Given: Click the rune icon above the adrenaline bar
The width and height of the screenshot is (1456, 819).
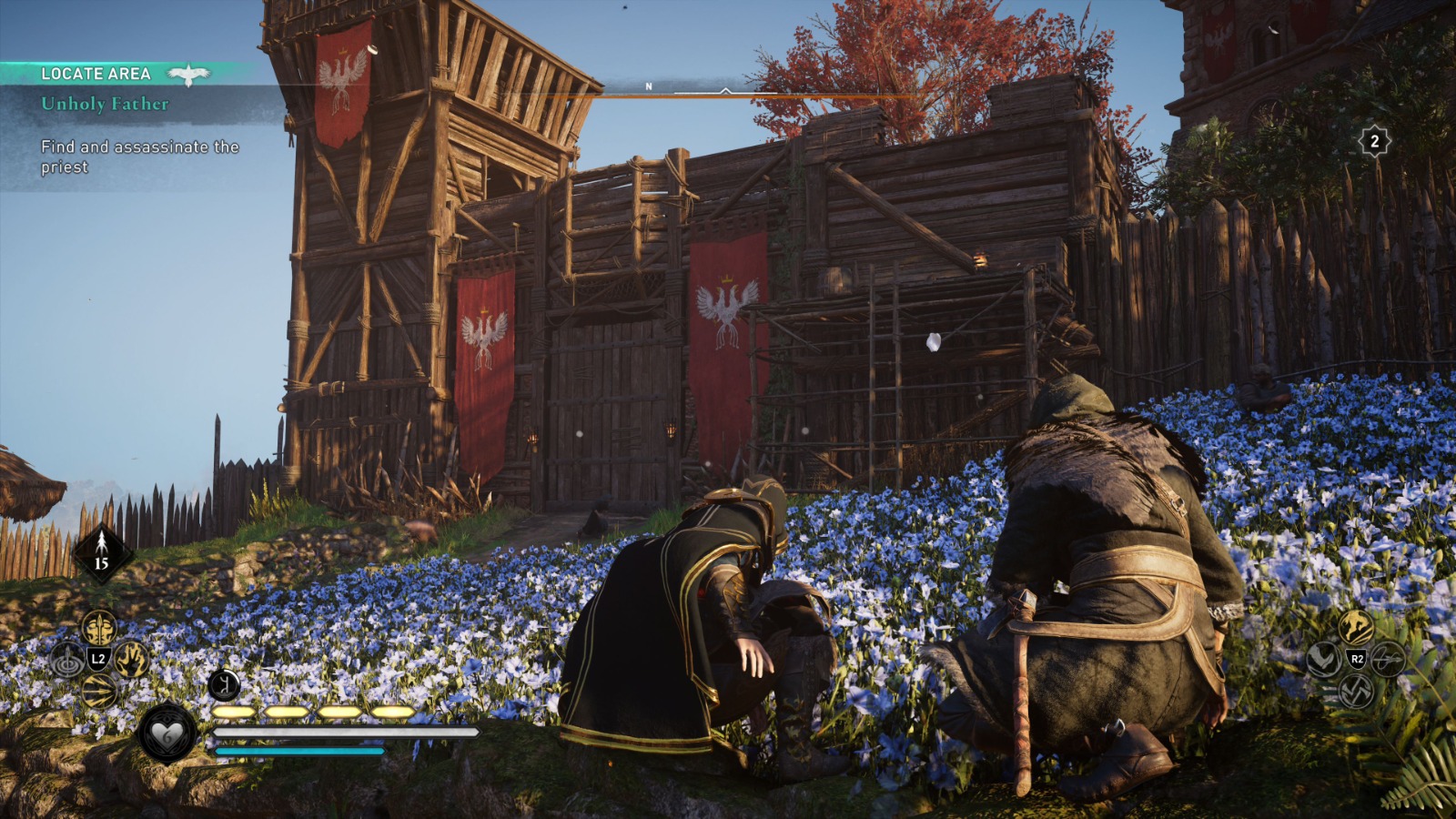Looking at the screenshot, I should coord(224,684).
